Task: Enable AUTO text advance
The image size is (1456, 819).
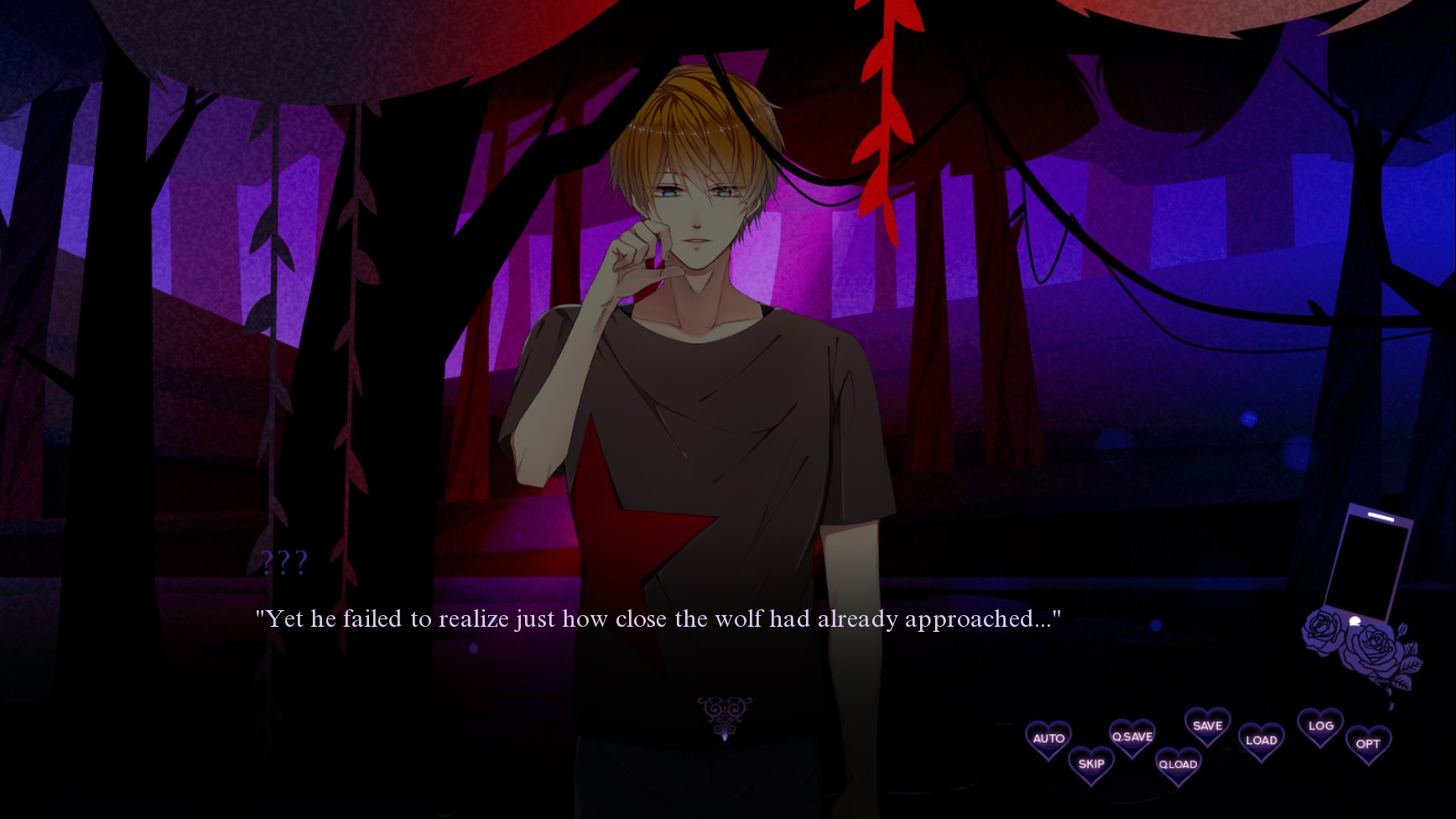Action: coord(1048,739)
